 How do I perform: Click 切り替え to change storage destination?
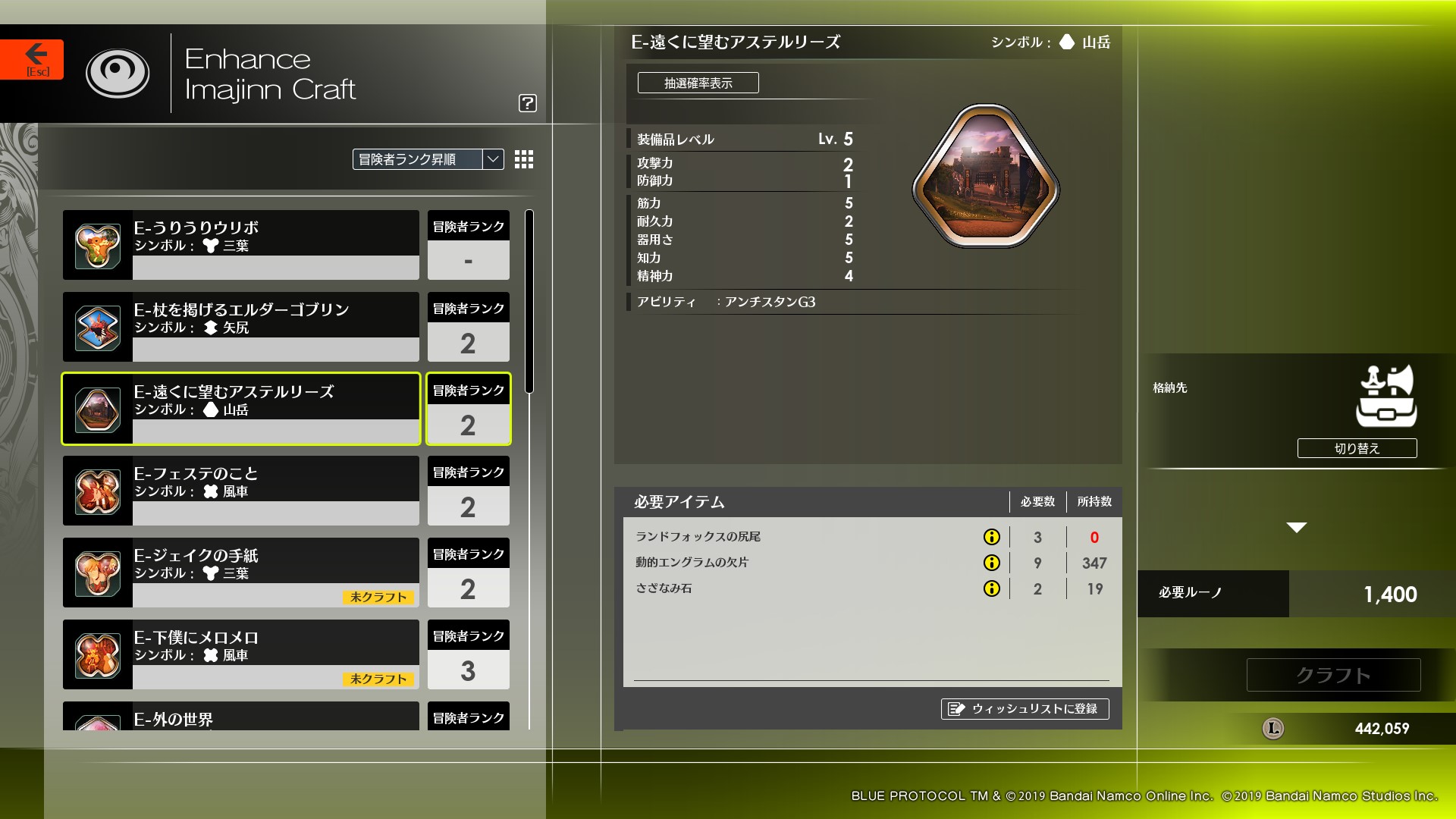(1357, 448)
